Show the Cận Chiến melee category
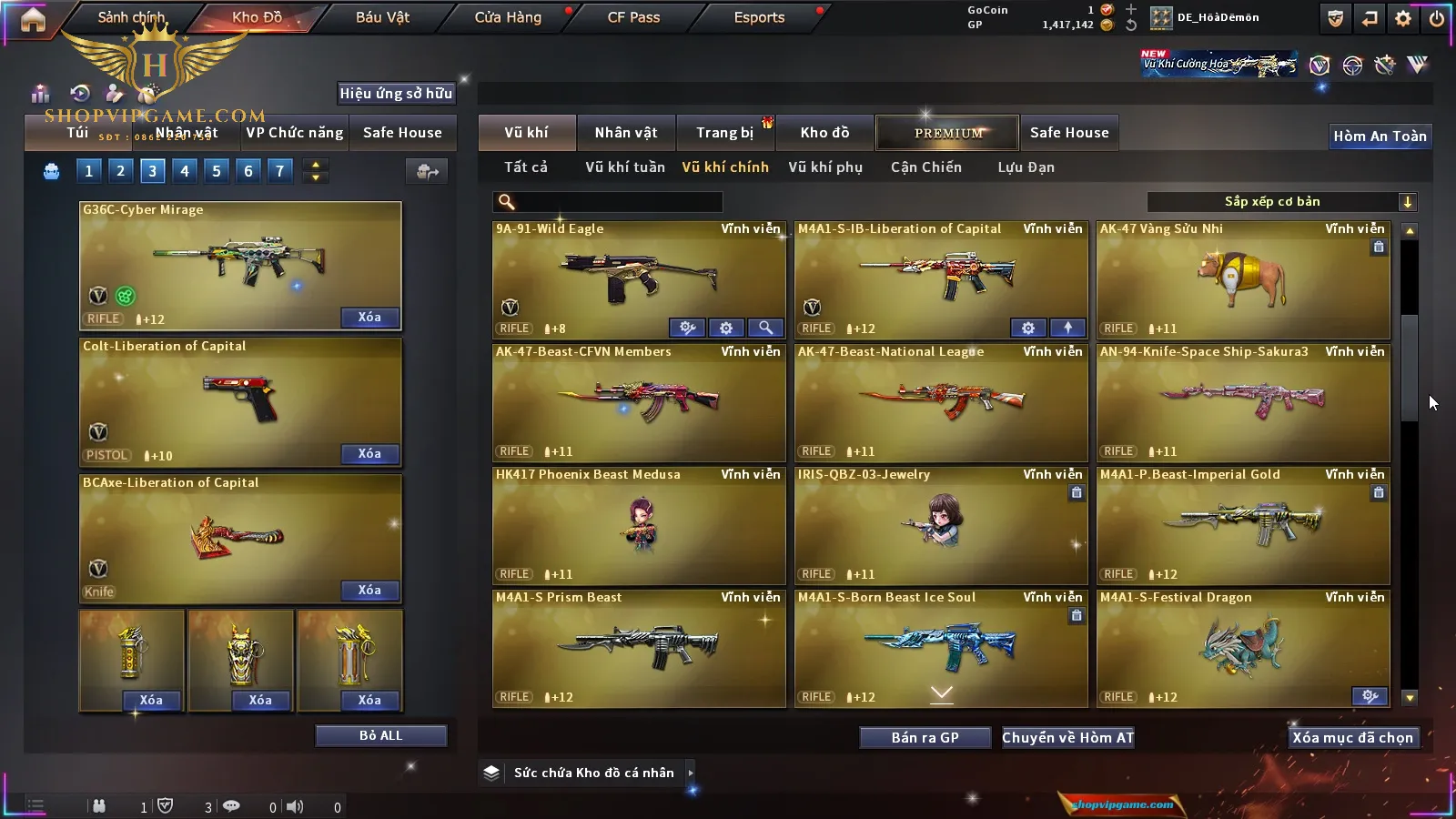1456x819 pixels. [925, 167]
